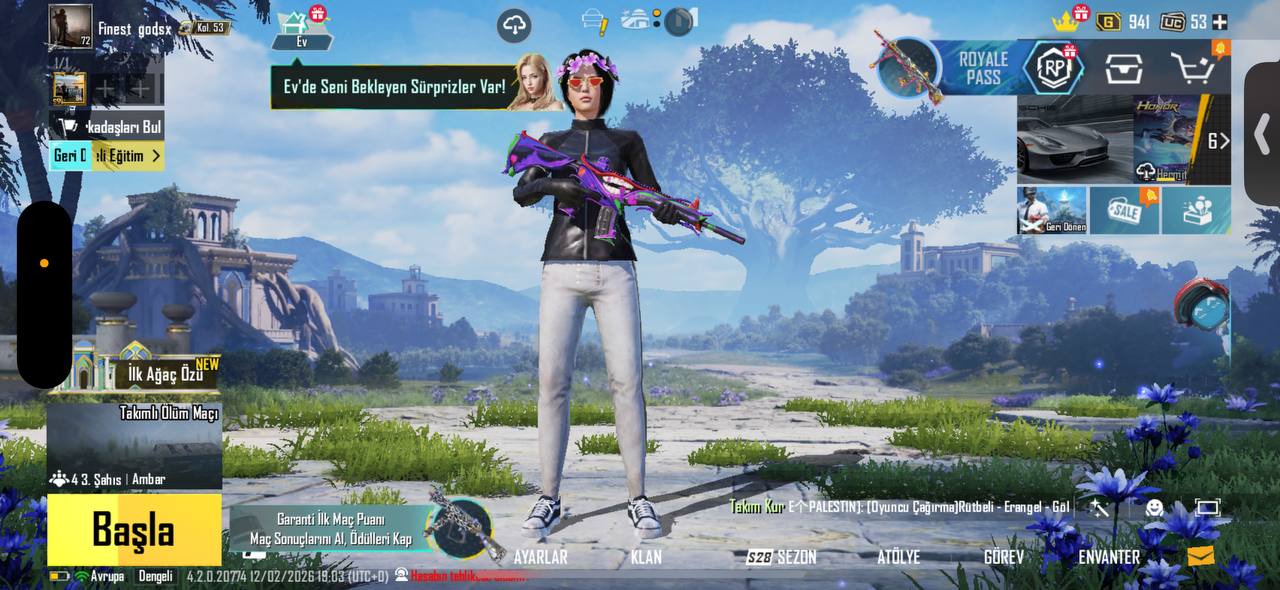Viewport: 1280px width, 590px height.
Task: Open the Atölye workshop
Action: pyautogui.click(x=898, y=557)
